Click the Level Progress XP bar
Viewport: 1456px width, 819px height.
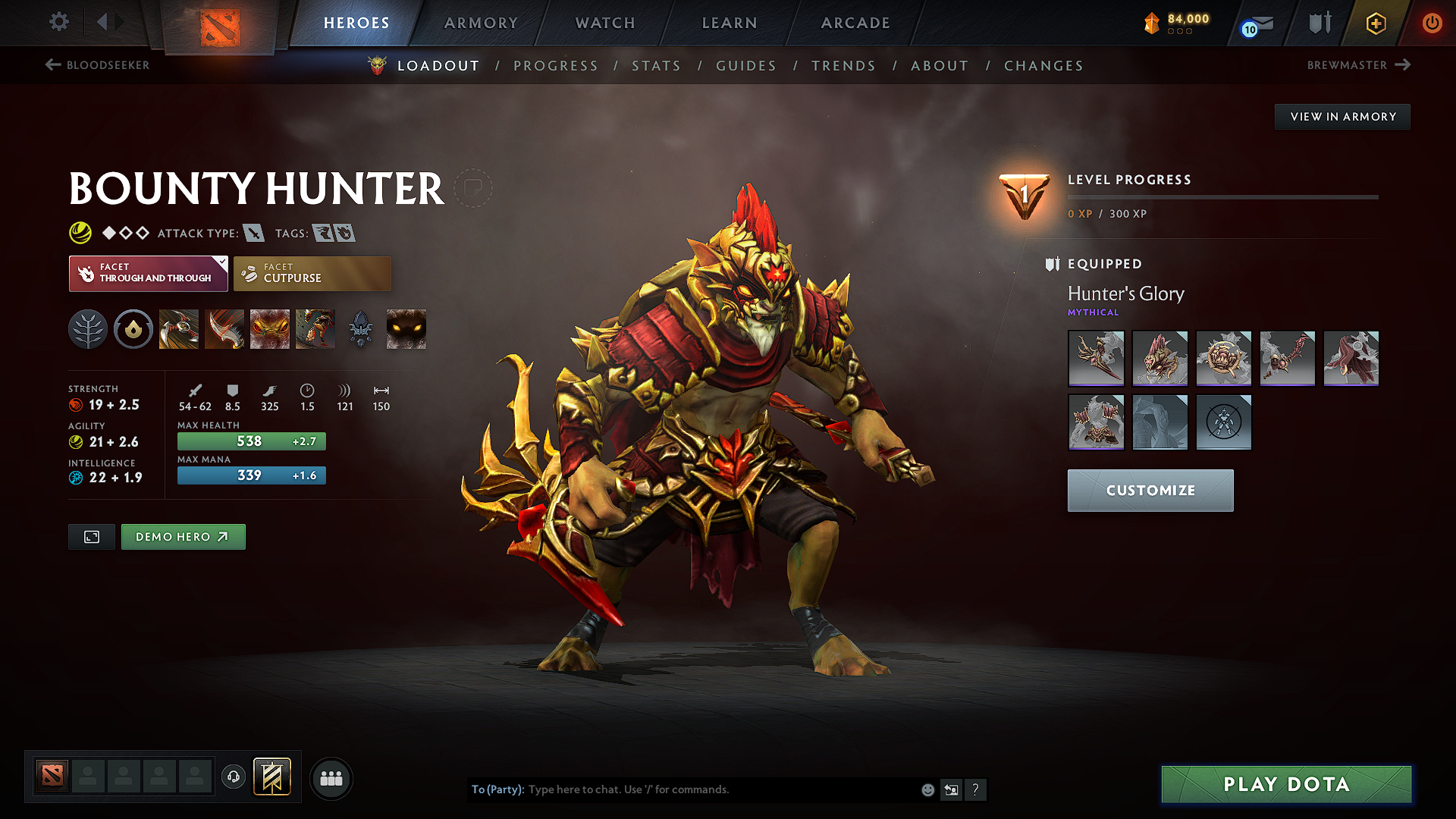(x=1221, y=197)
